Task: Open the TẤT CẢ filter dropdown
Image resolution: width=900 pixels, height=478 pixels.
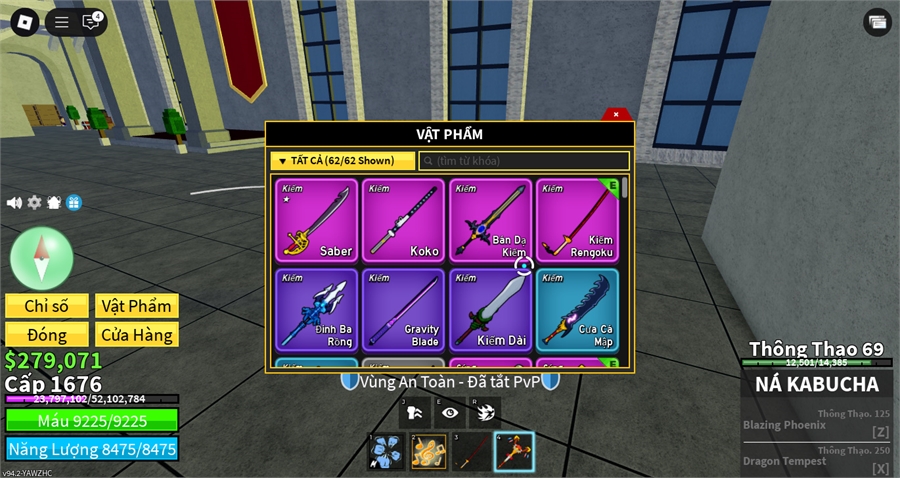Action: pos(342,161)
